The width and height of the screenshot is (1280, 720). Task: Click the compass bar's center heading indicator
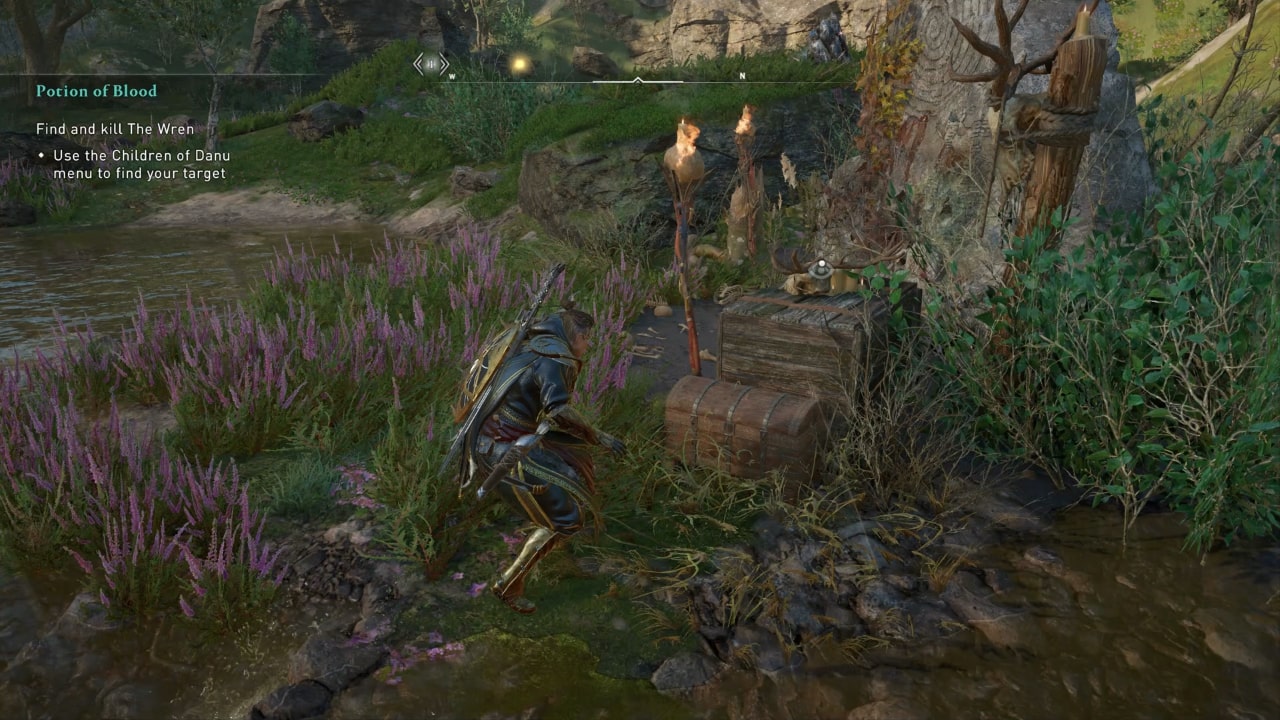point(638,79)
